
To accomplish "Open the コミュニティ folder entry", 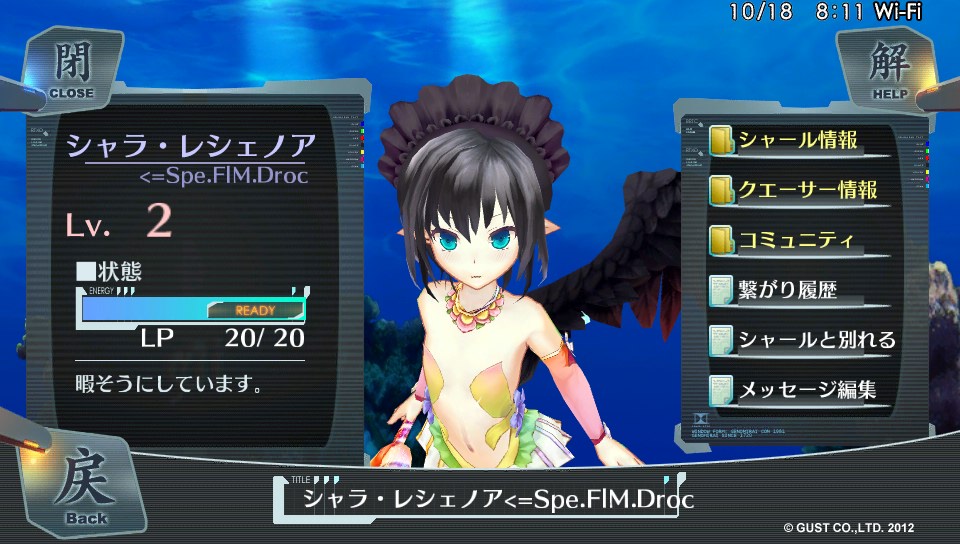I will pos(795,241).
